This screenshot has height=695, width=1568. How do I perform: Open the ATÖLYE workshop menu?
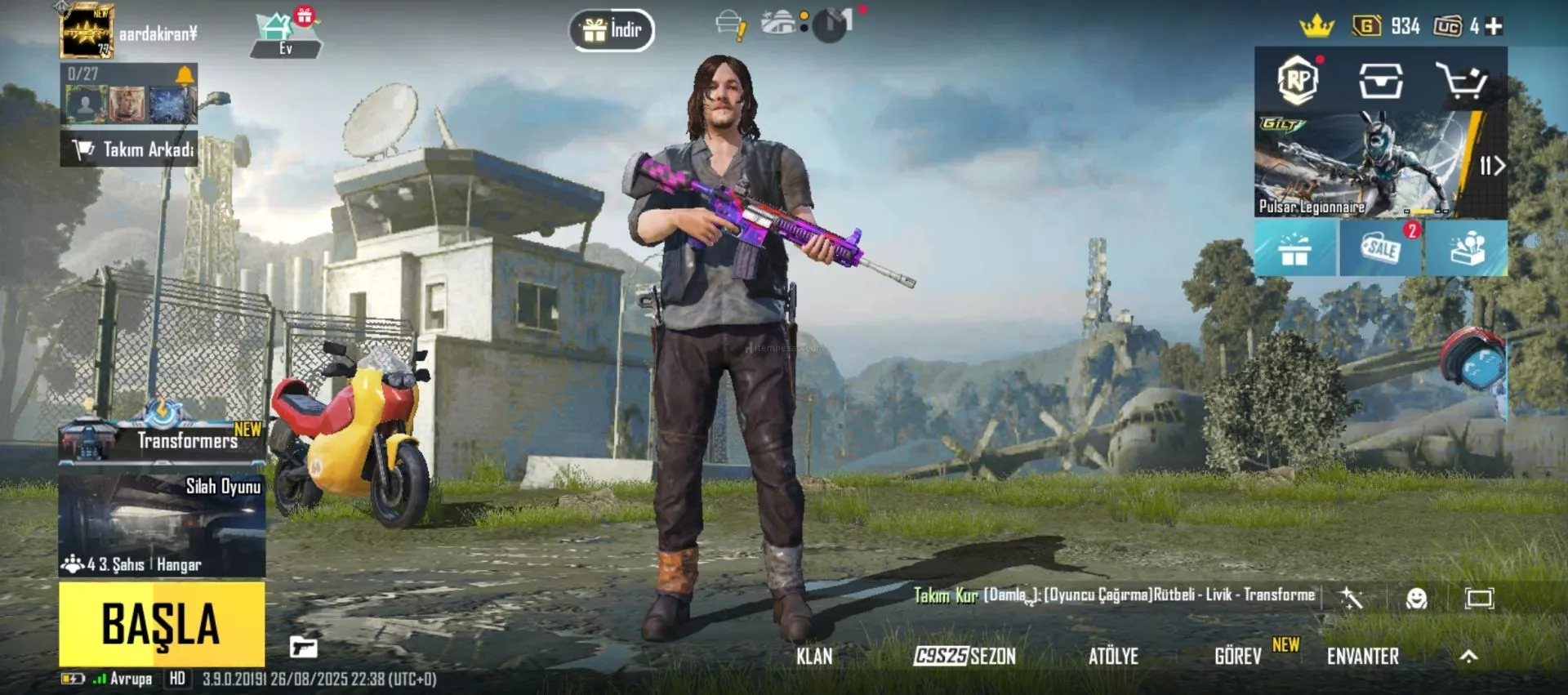1113,656
